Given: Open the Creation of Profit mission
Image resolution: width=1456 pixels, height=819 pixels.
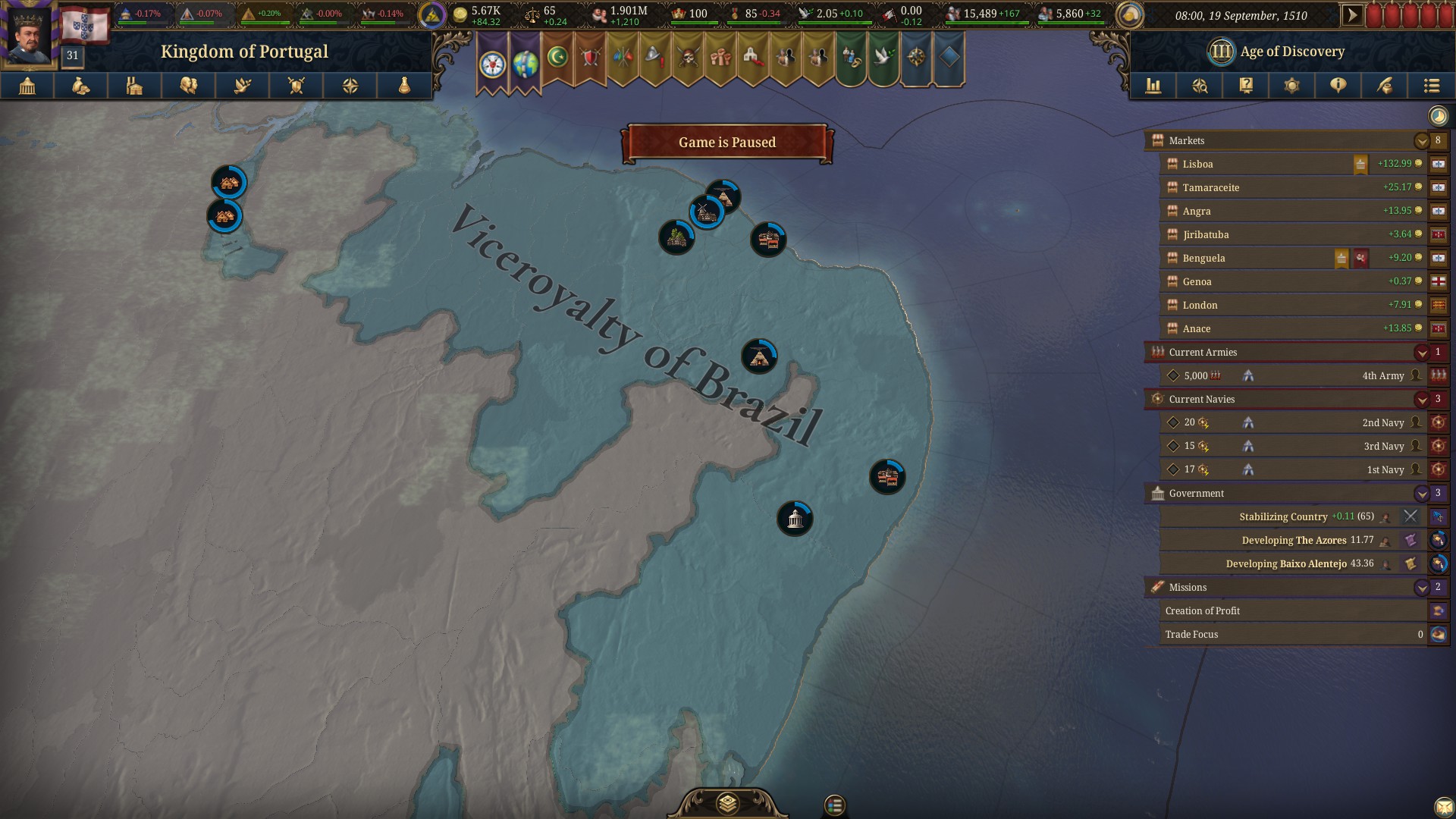Looking at the screenshot, I should pyautogui.click(x=1289, y=610).
